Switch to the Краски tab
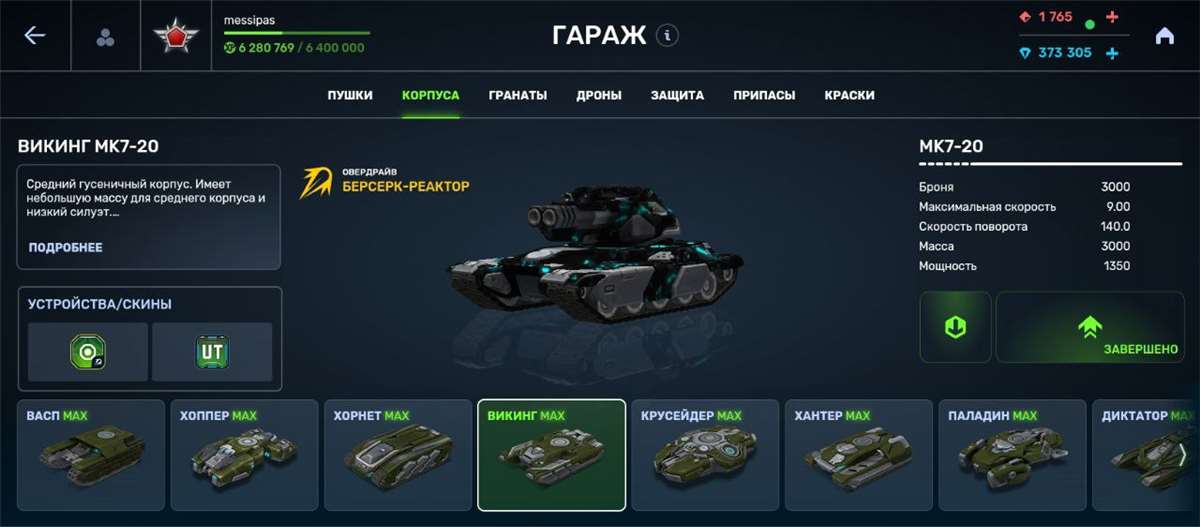The height and width of the screenshot is (527, 1200). [x=850, y=96]
